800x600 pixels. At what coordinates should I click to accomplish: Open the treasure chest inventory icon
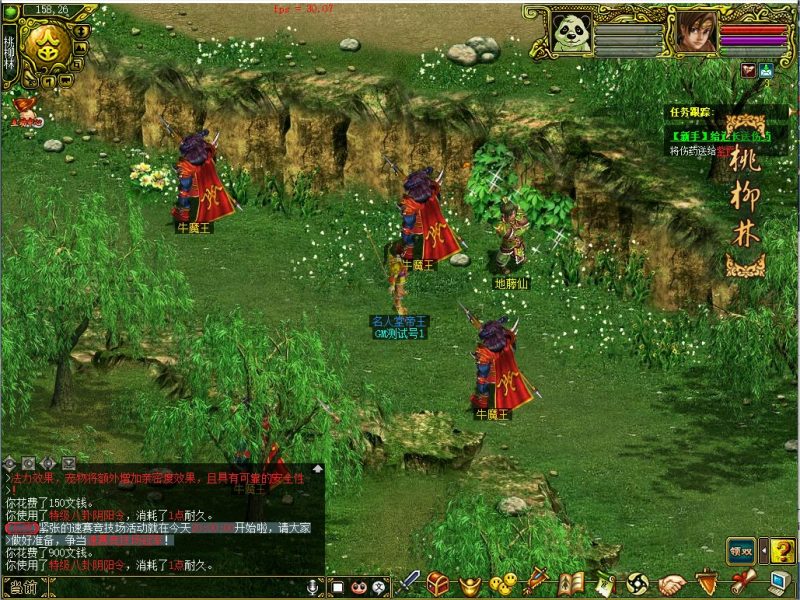438,583
